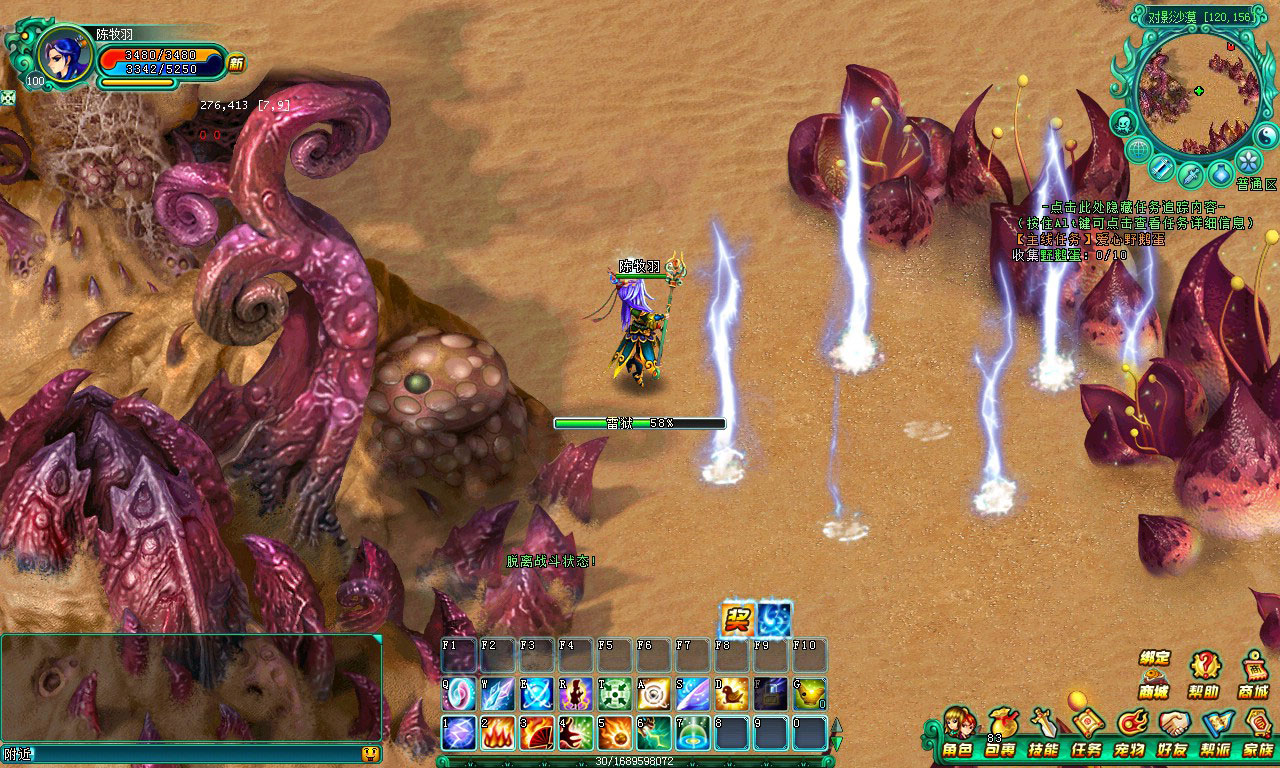
Task: Open the 角色 character menu
Action: tap(958, 732)
